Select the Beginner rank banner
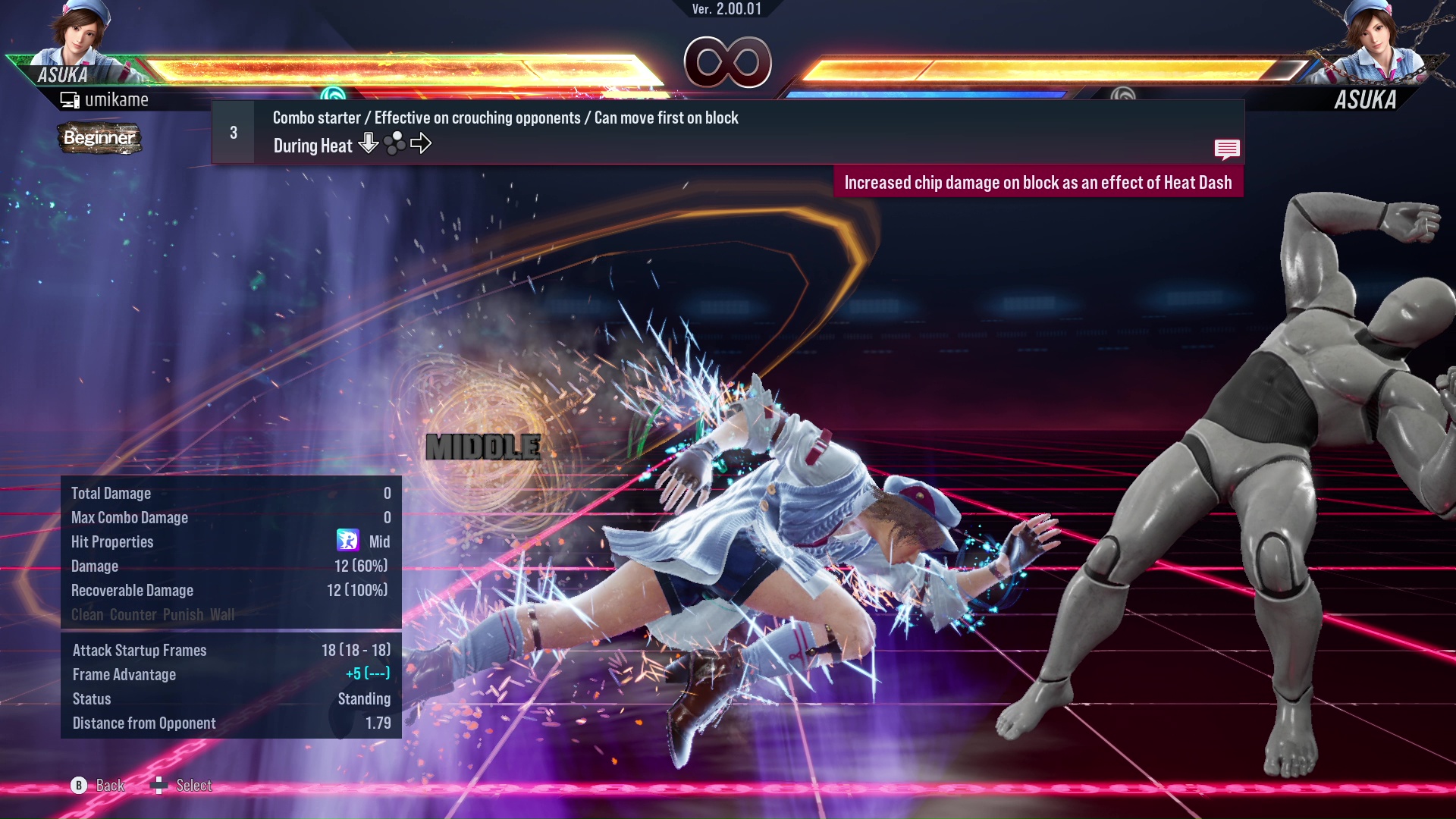Screen dimensions: 1456x819 pyautogui.click(x=99, y=138)
